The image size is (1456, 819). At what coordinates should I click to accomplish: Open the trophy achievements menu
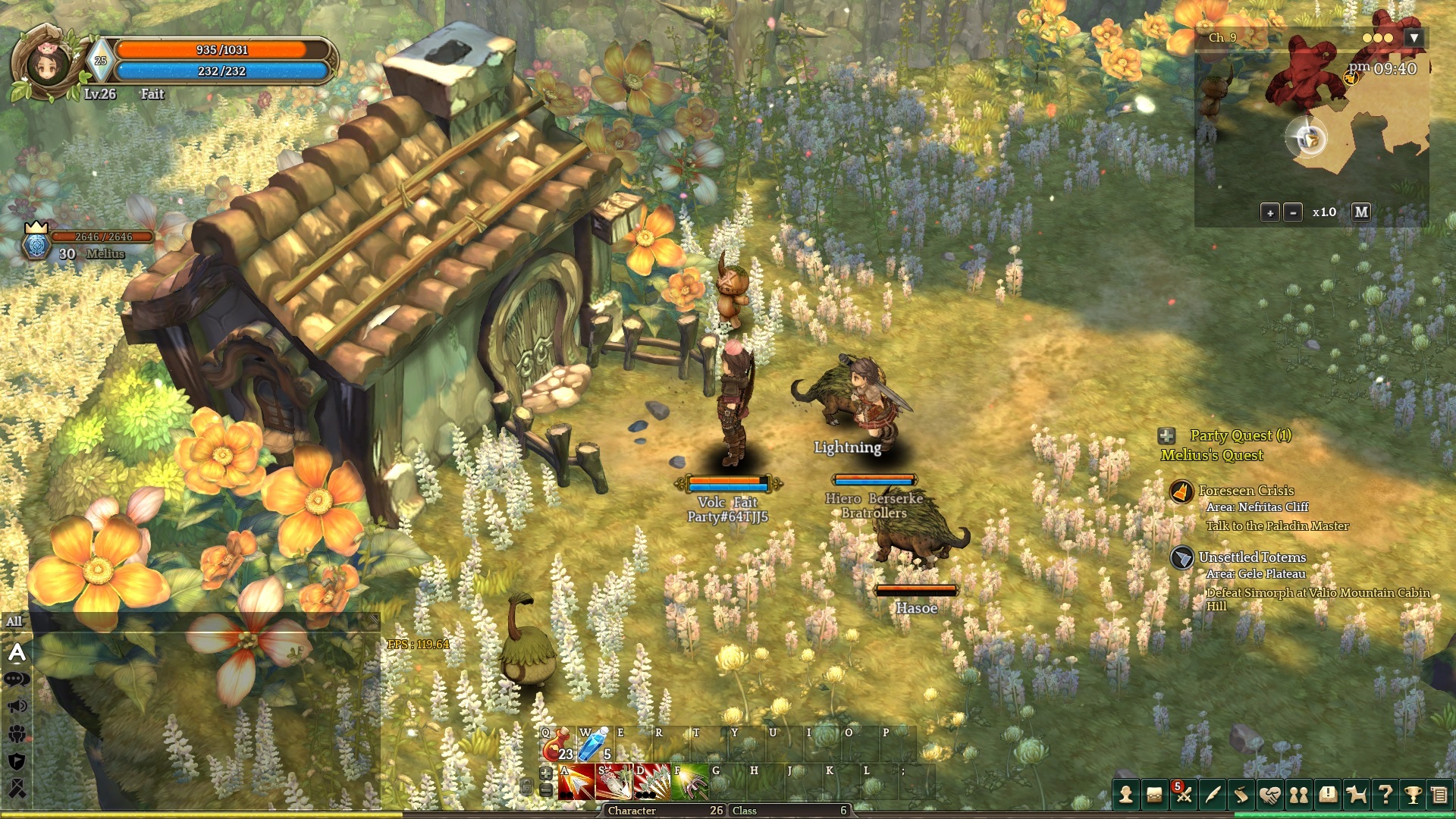[1413, 795]
